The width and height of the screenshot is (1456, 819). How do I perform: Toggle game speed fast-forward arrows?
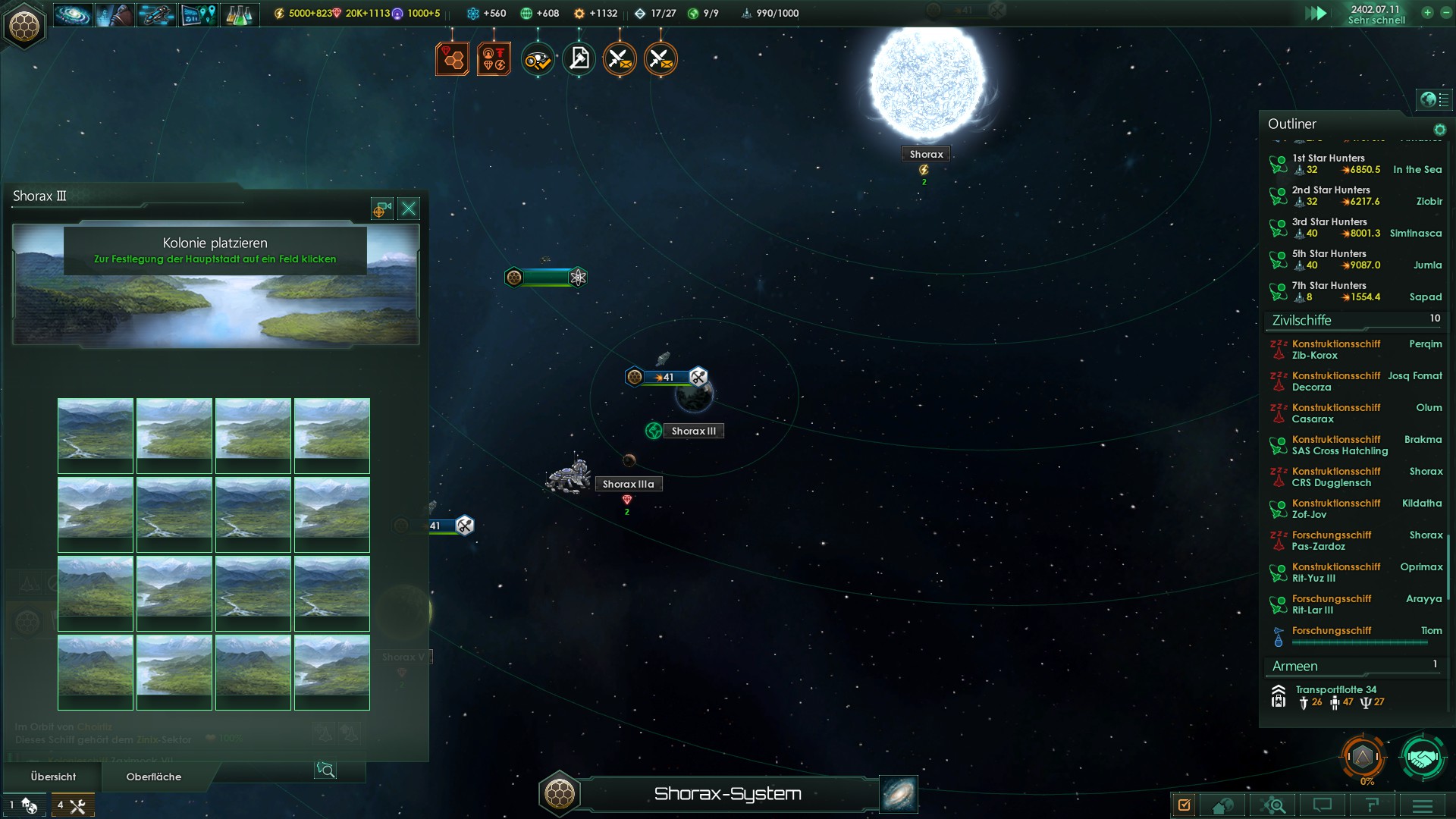[1316, 14]
